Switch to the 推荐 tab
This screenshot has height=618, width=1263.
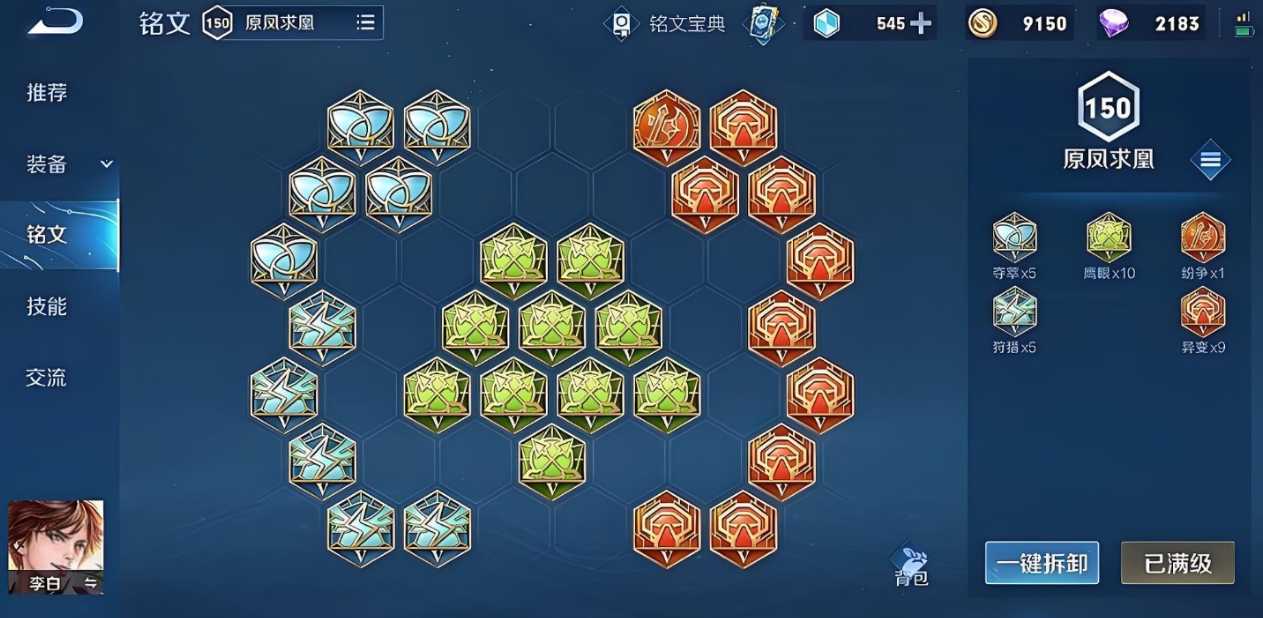47,93
